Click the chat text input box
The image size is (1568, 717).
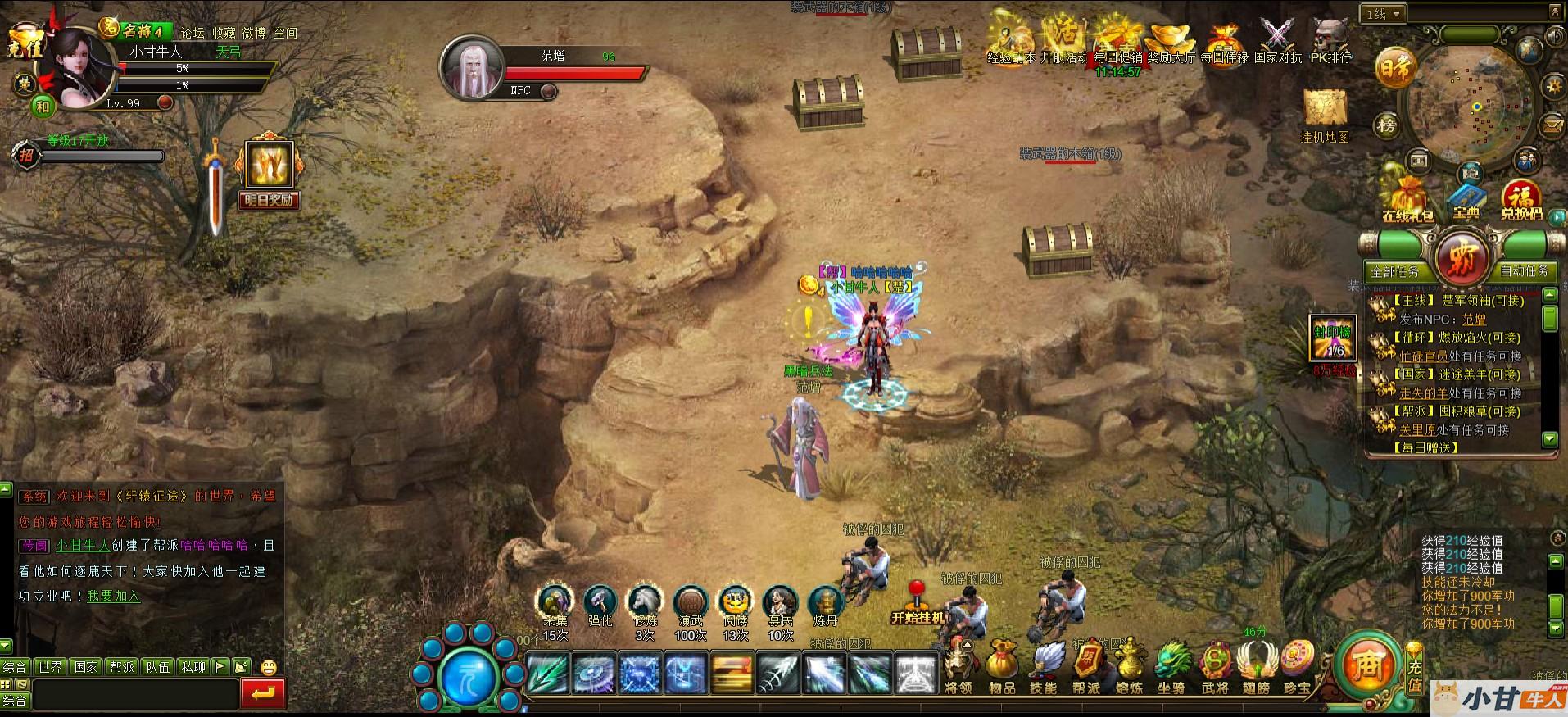point(135,695)
